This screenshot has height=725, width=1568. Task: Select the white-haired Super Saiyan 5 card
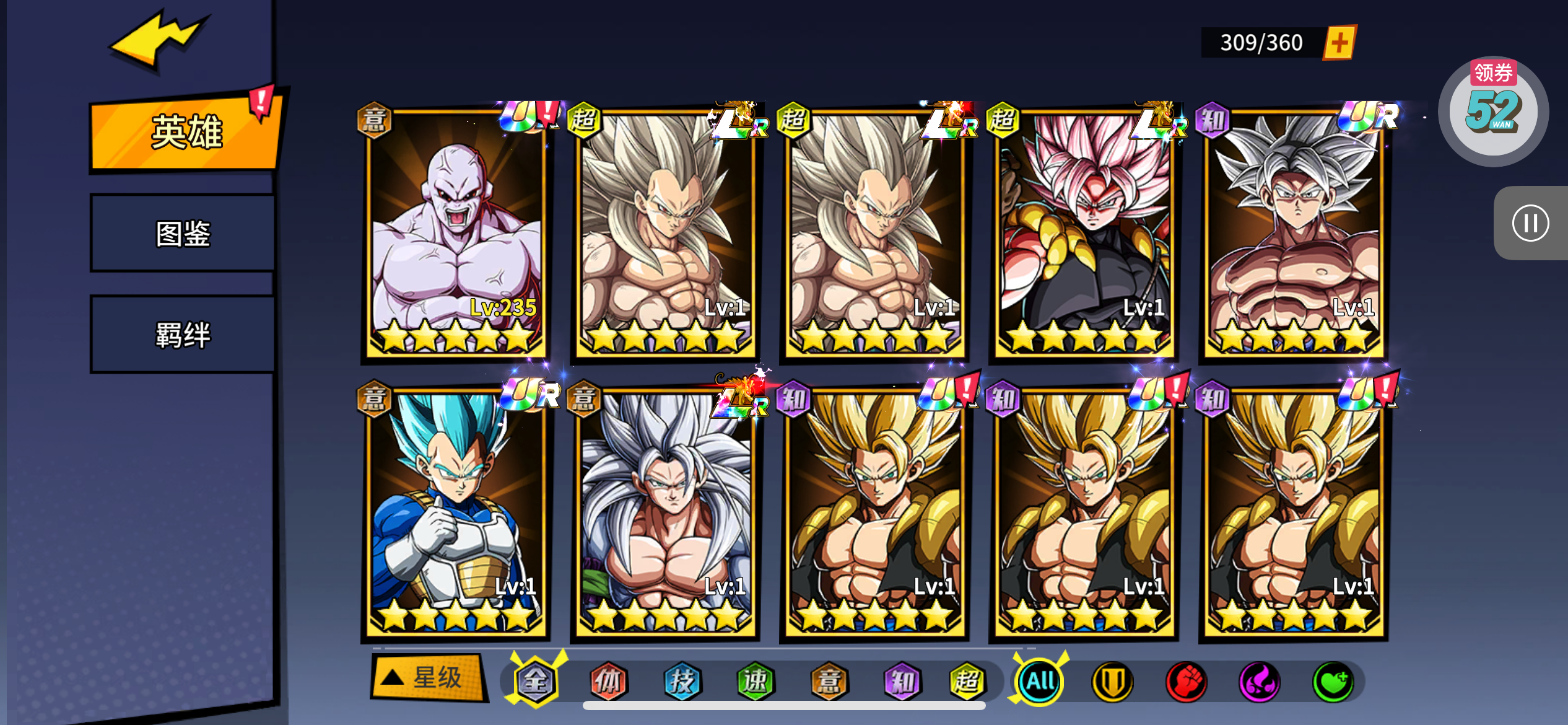tap(665, 511)
